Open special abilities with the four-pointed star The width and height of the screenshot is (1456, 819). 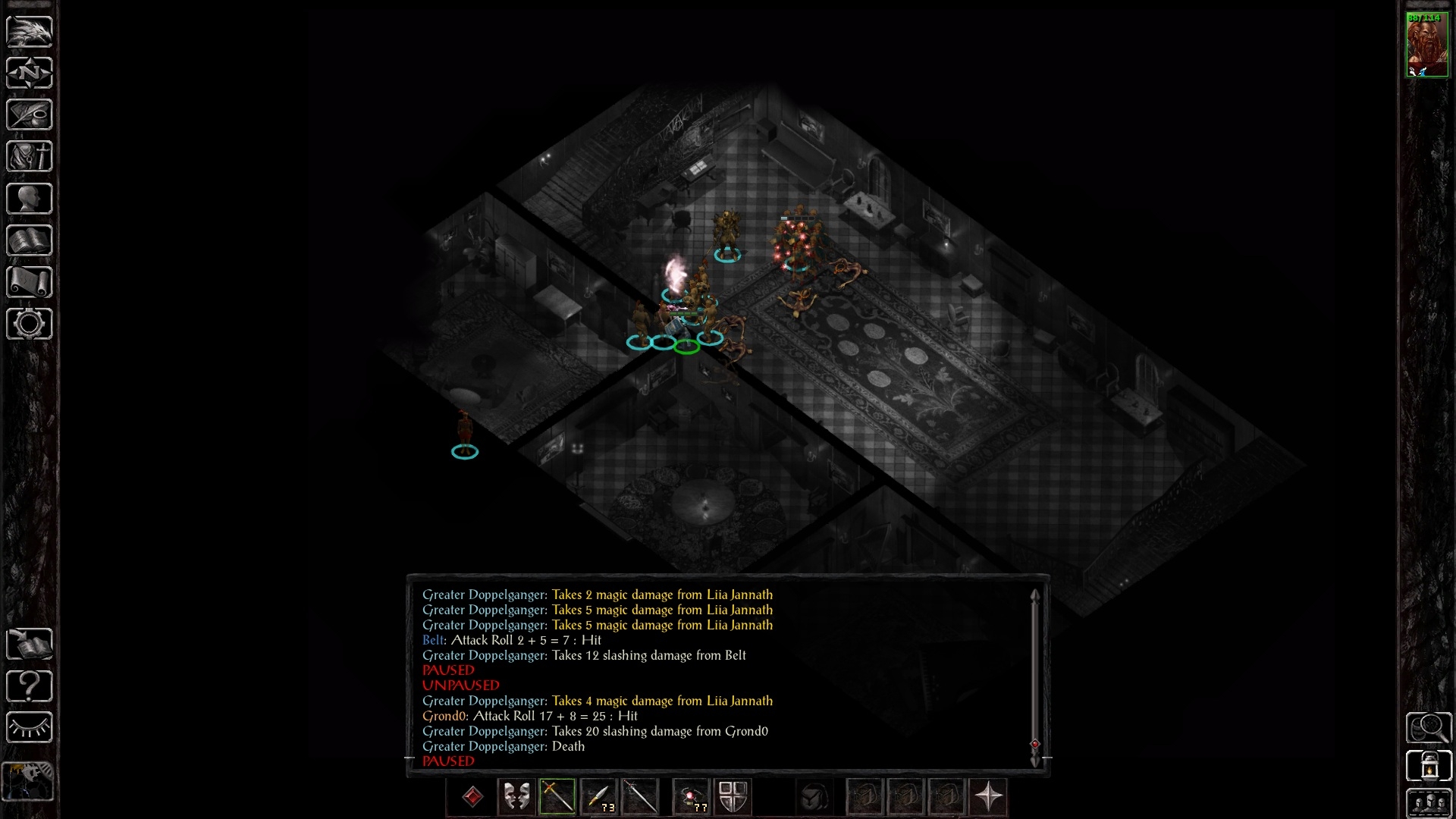pos(989,797)
